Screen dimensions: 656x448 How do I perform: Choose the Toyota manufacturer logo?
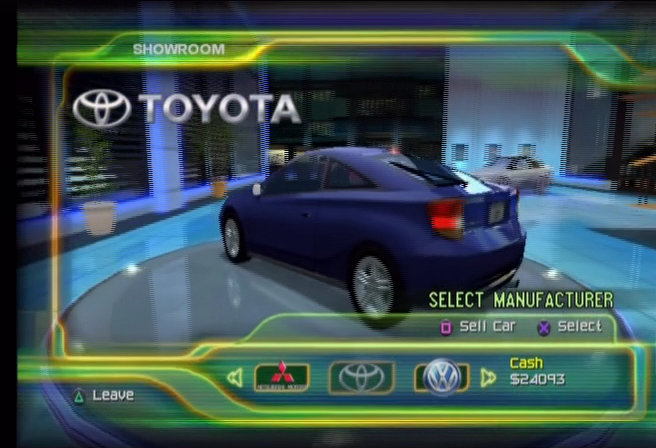coord(361,377)
